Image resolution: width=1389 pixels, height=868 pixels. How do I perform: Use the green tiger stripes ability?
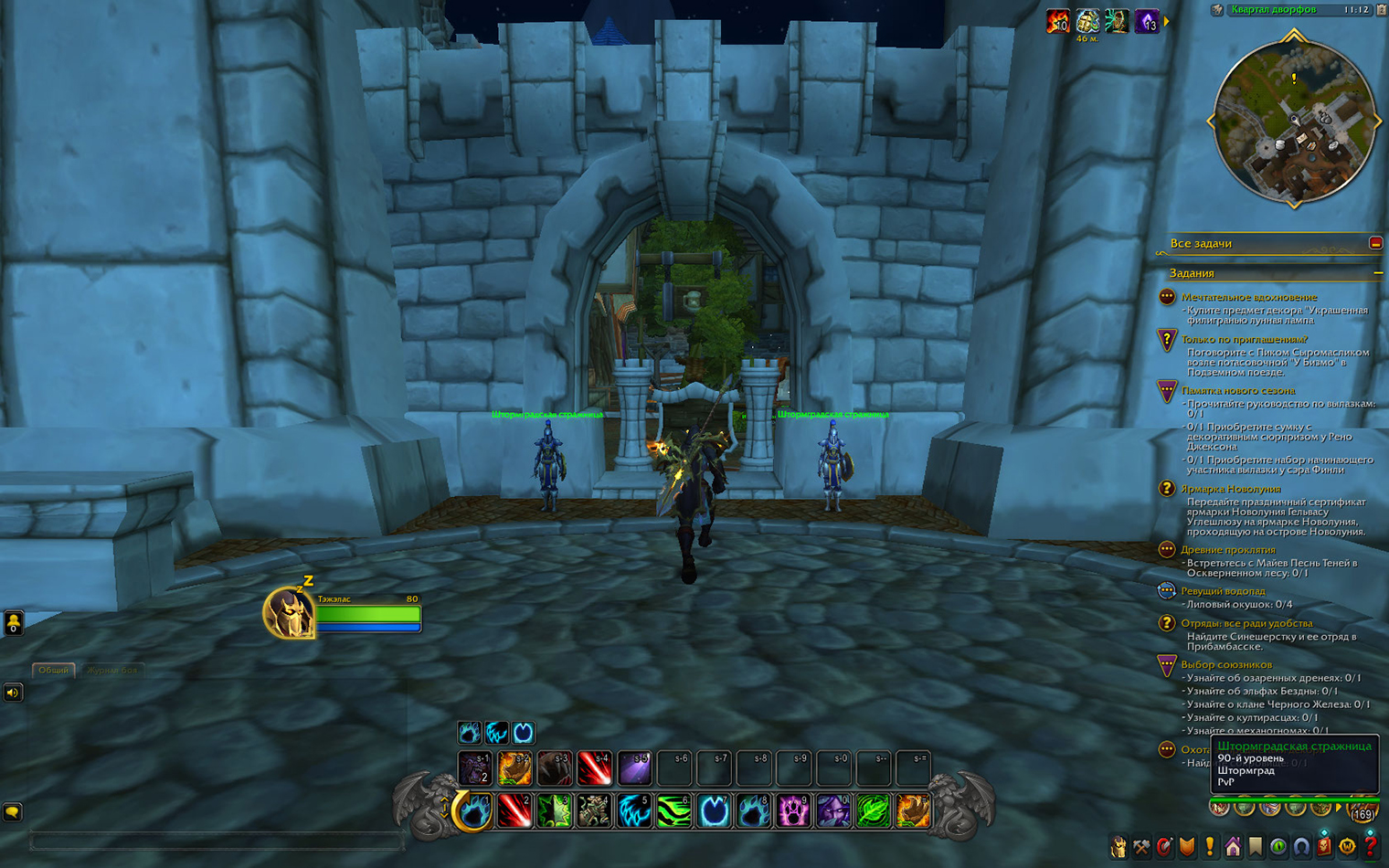click(x=673, y=810)
